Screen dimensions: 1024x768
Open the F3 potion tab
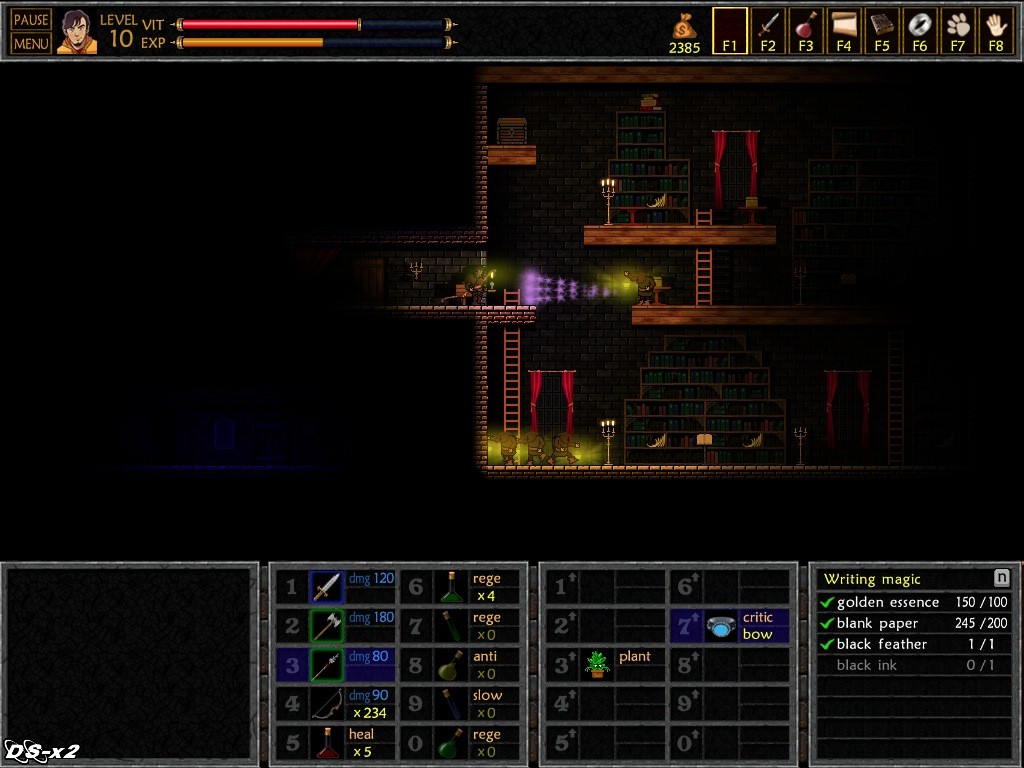tap(806, 31)
